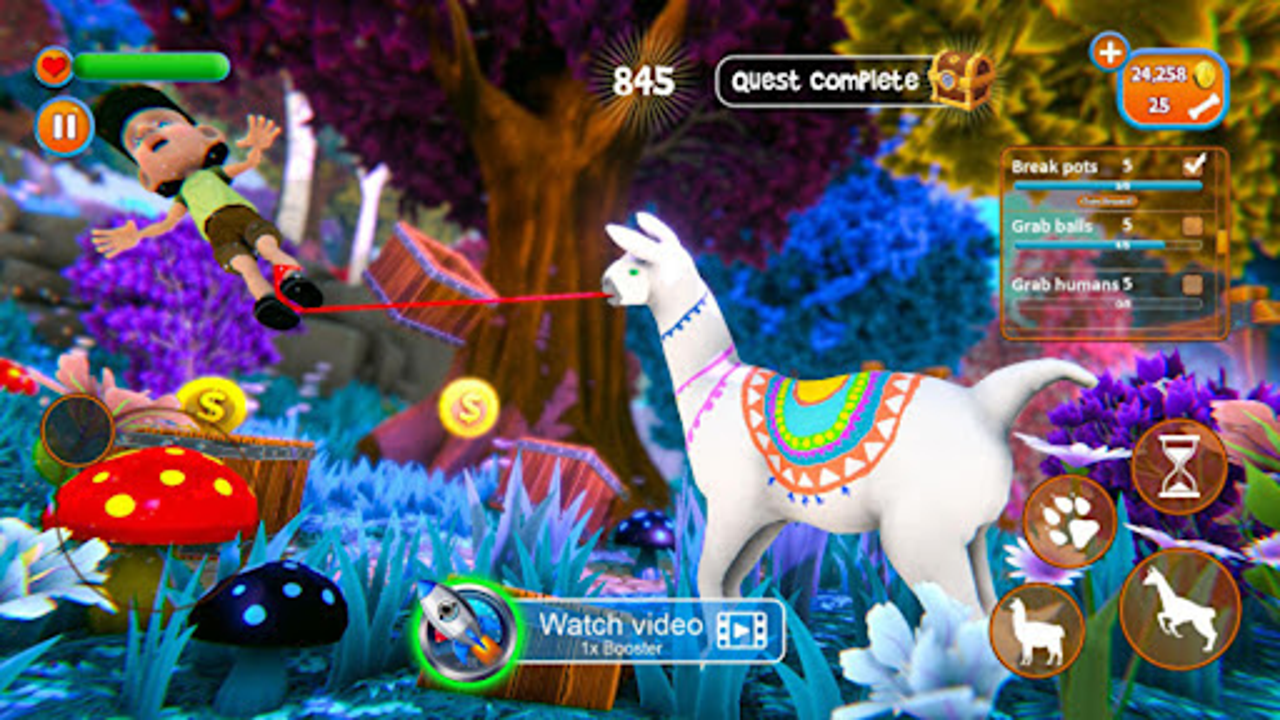Click the green health bar
The height and width of the screenshot is (720, 1280).
(x=150, y=68)
